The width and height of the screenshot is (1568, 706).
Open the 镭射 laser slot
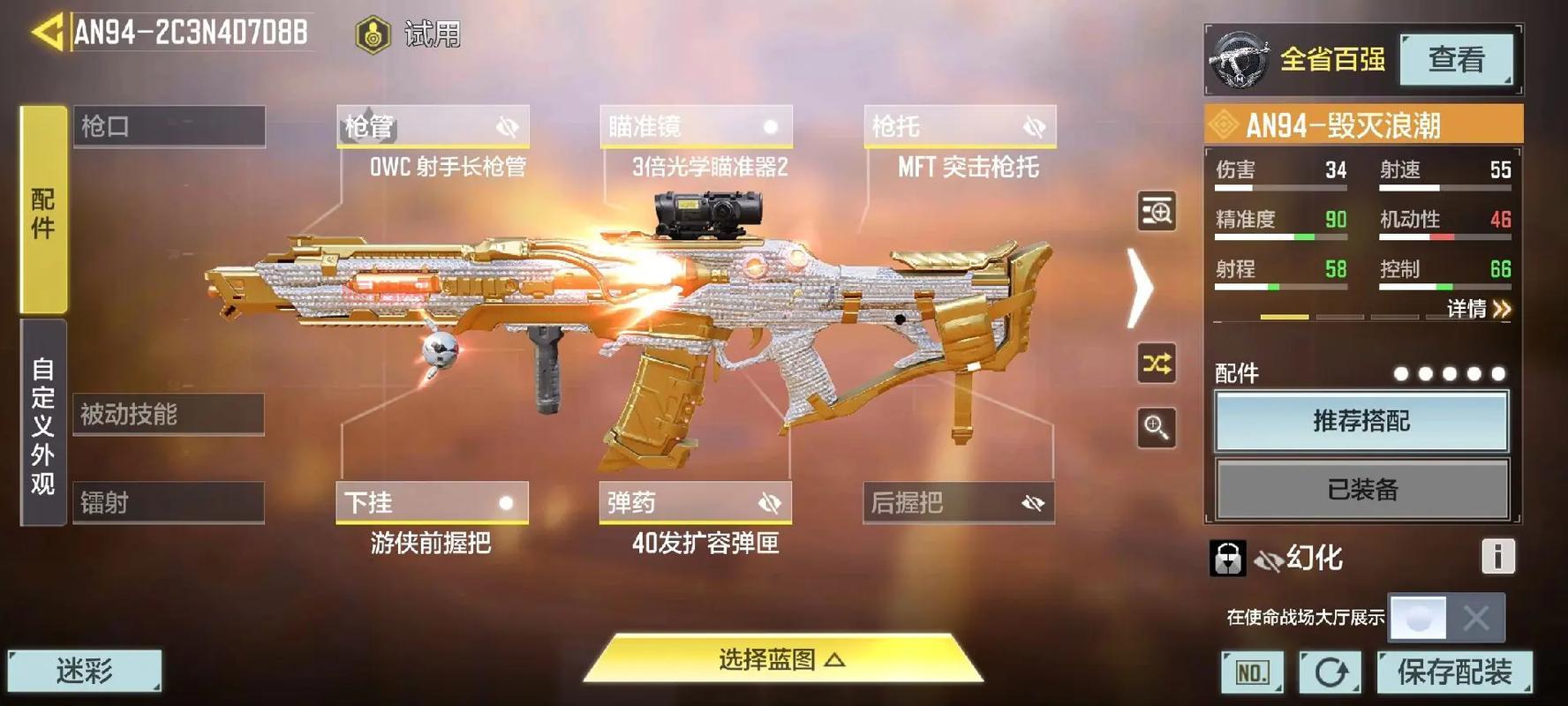168,502
